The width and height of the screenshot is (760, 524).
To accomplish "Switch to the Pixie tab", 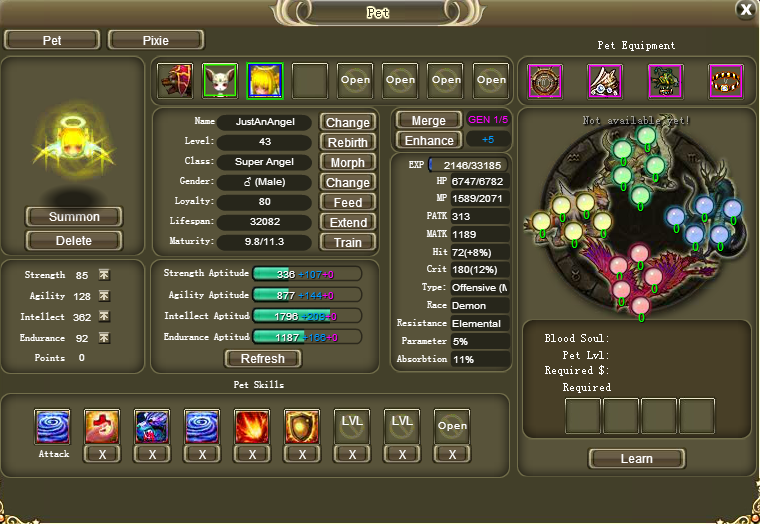I will click(156, 40).
